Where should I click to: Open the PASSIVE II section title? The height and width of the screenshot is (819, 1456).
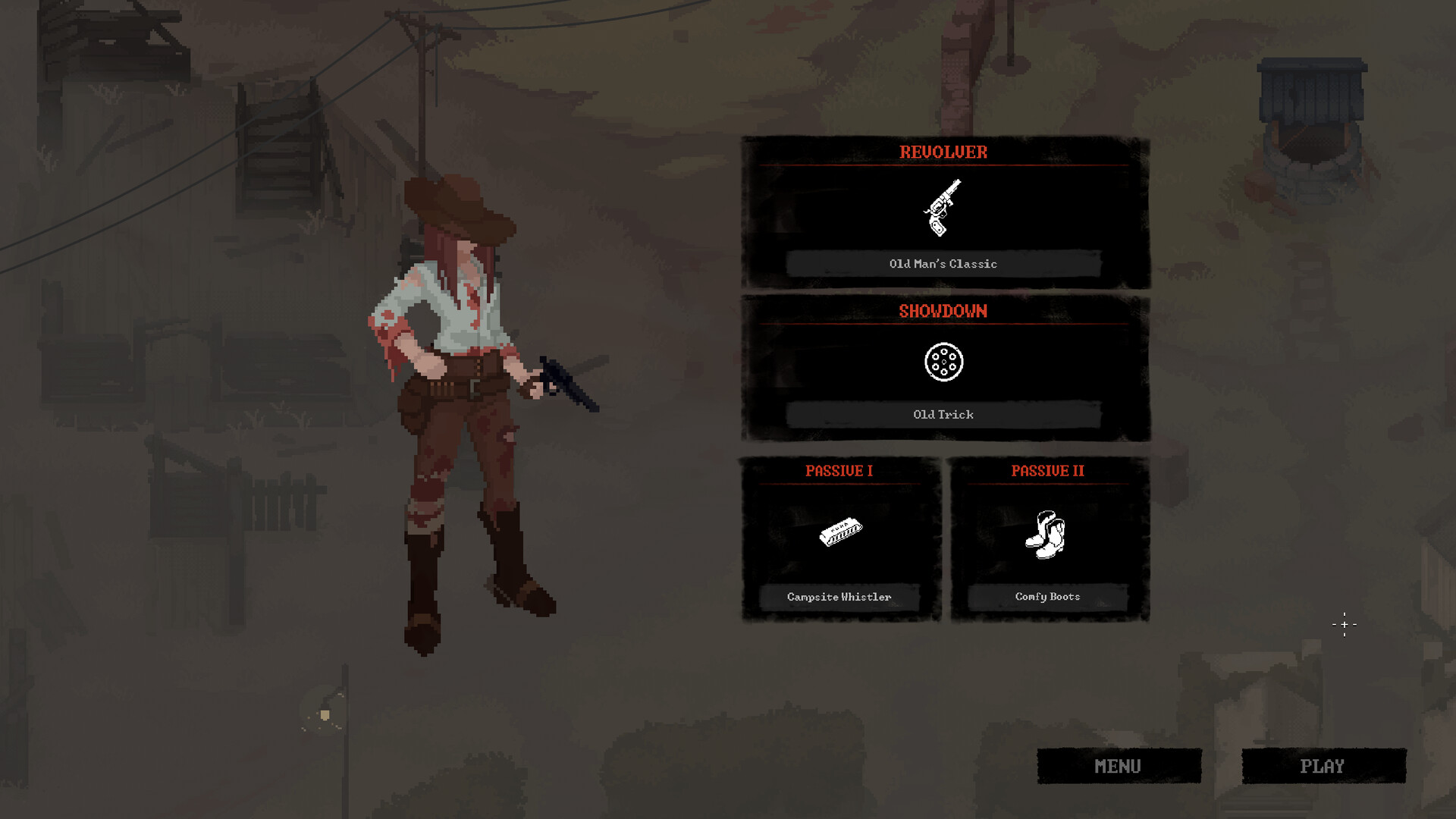click(x=1048, y=470)
